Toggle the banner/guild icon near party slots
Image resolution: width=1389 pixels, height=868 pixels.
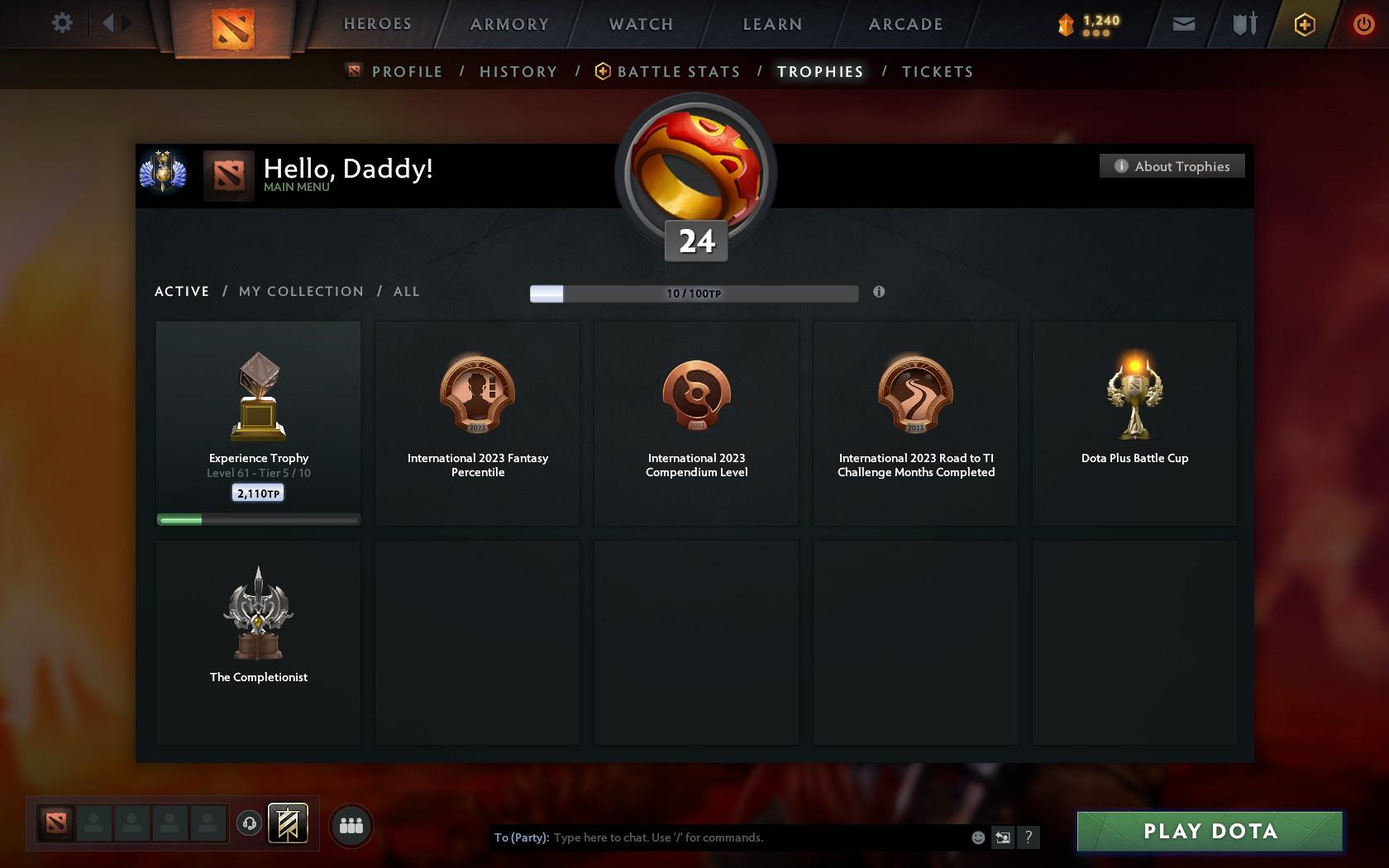click(x=287, y=823)
